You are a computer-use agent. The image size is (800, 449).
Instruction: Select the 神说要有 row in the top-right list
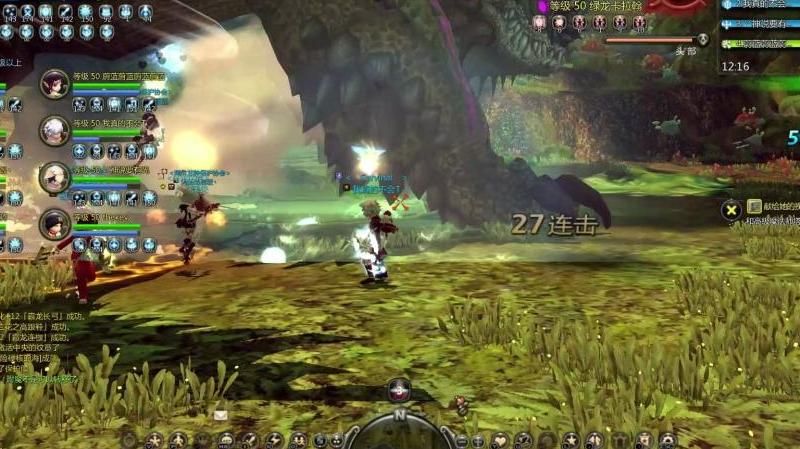coord(762,23)
